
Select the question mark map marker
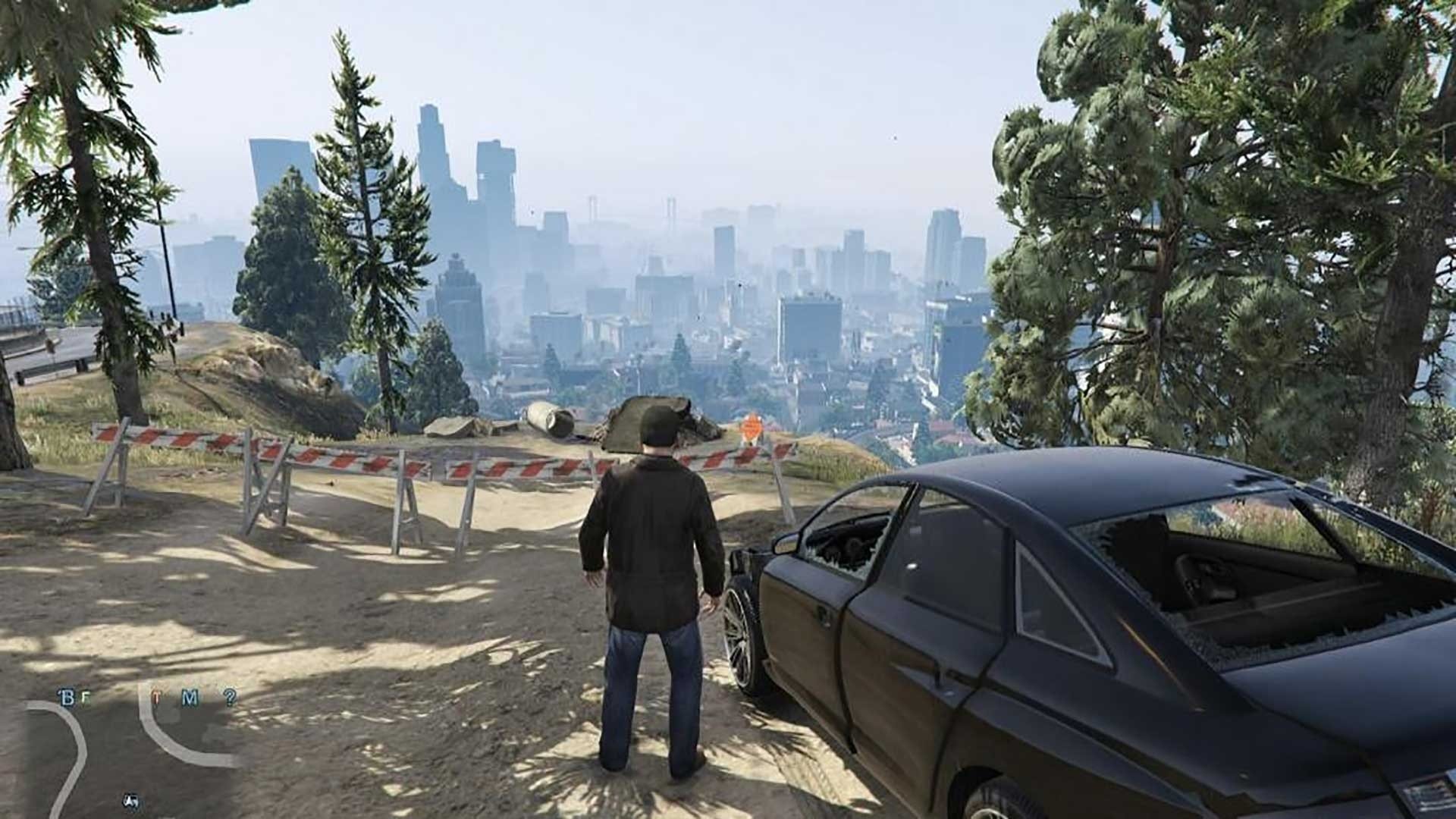(x=229, y=697)
